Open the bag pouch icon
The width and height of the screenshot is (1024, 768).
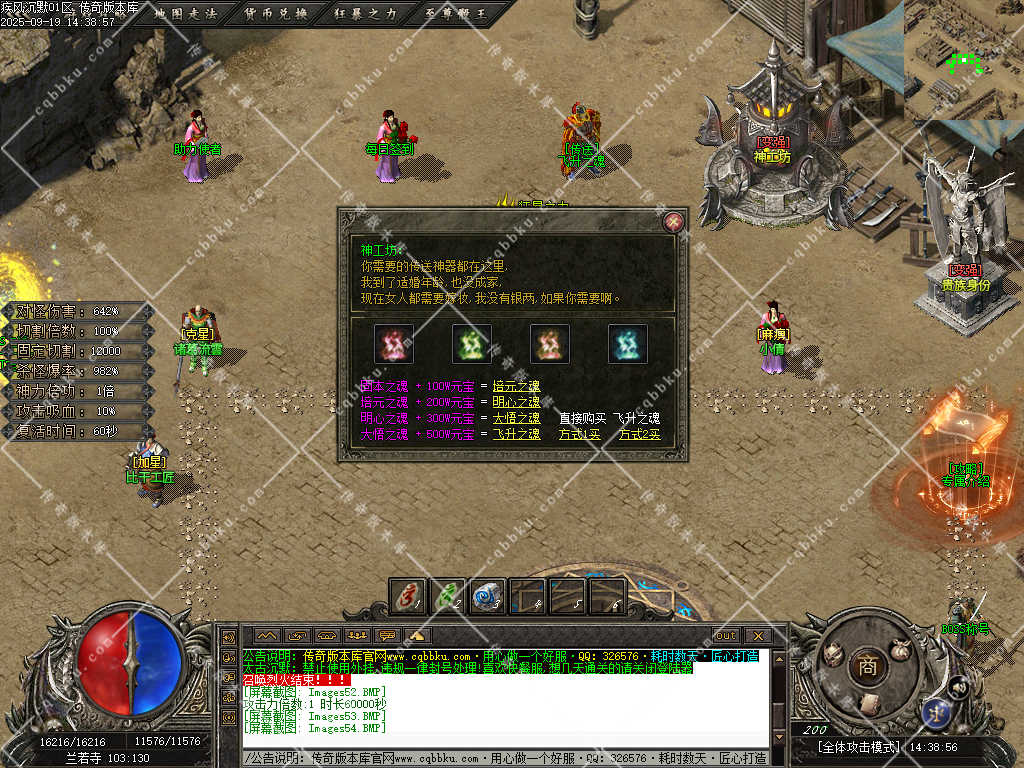[901, 650]
